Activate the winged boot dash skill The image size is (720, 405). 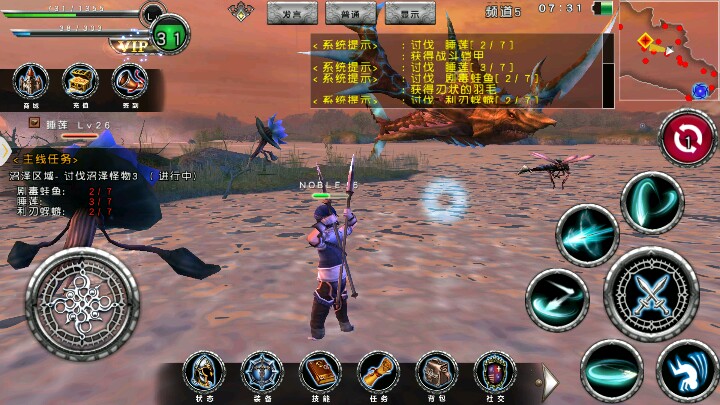point(686,369)
